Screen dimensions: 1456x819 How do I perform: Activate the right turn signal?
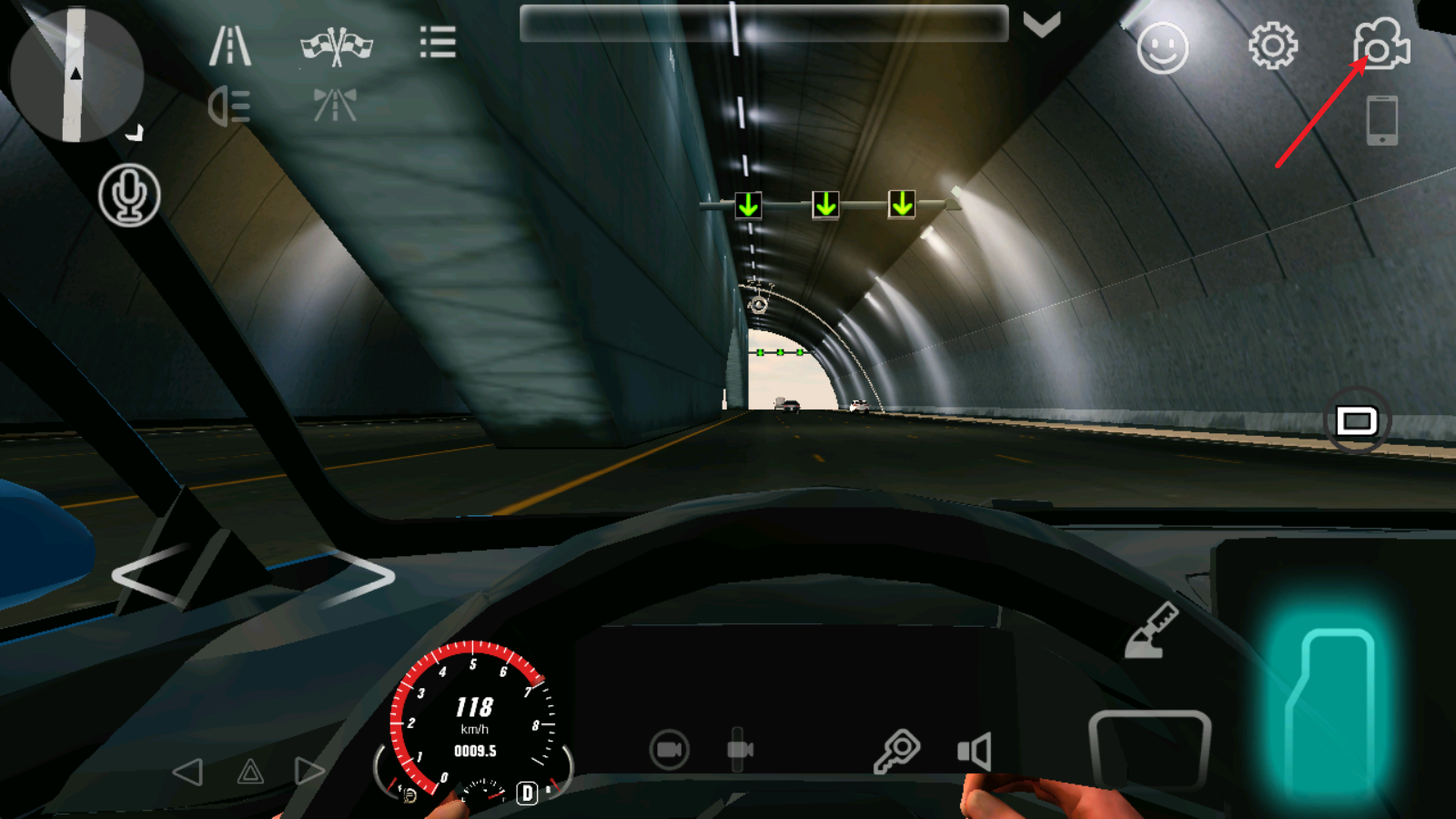tap(309, 772)
